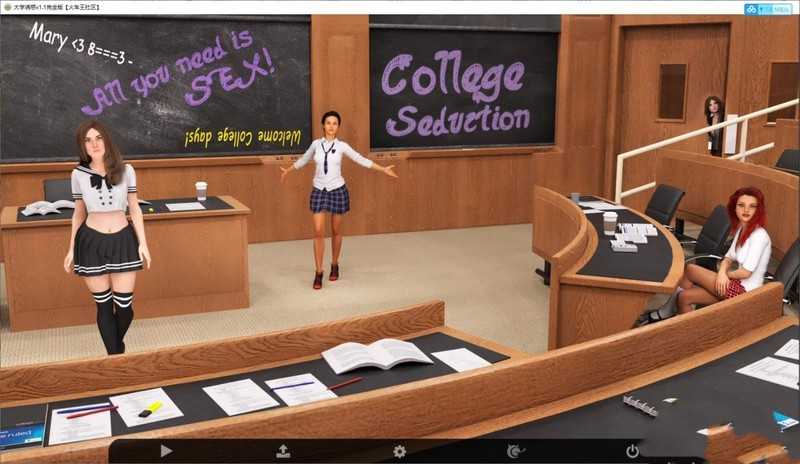Image resolution: width=800 pixels, height=464 pixels.
Task: Open settings via the gear icon
Action: [399, 451]
